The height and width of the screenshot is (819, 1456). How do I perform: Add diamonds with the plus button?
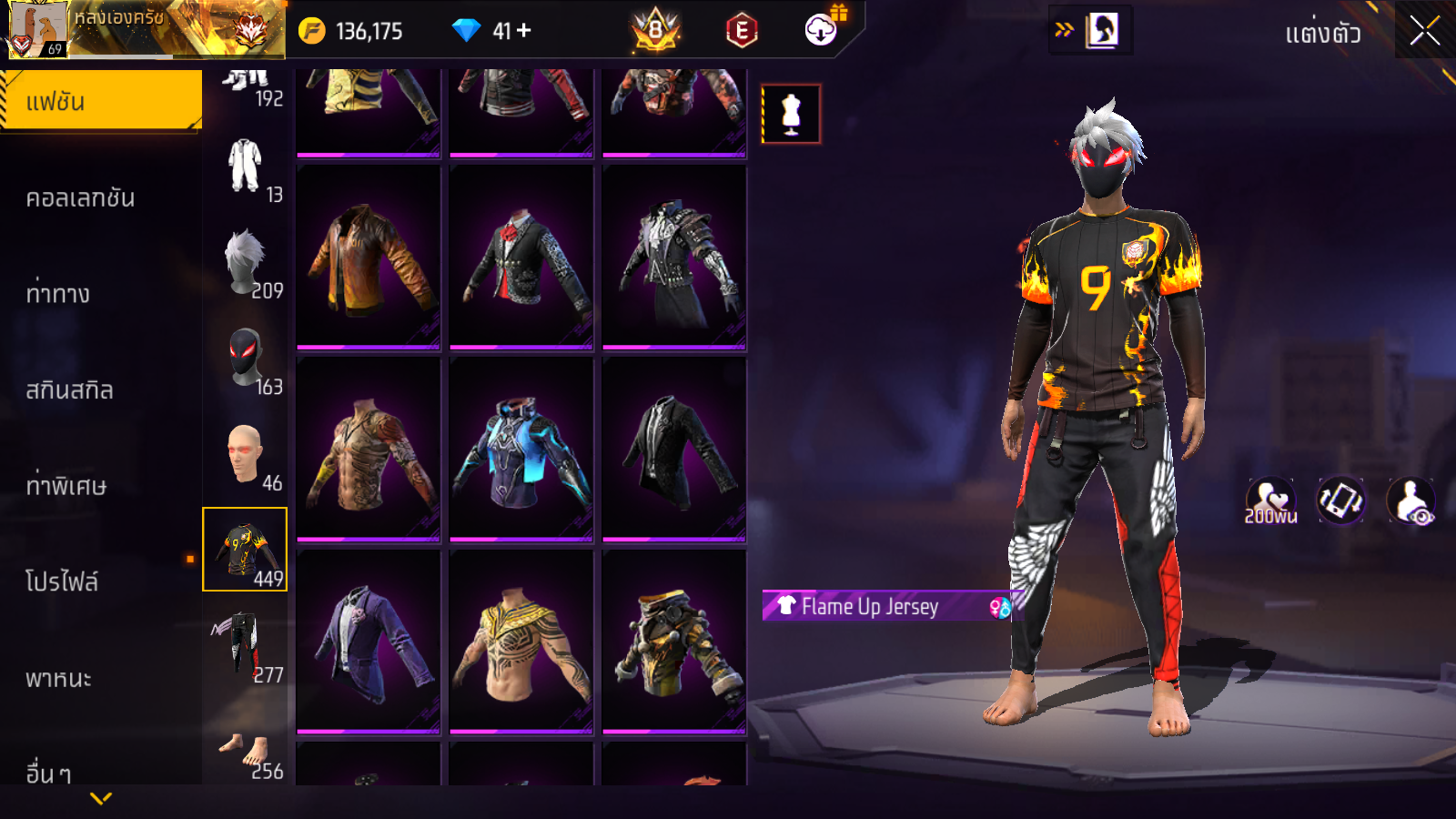(524, 31)
